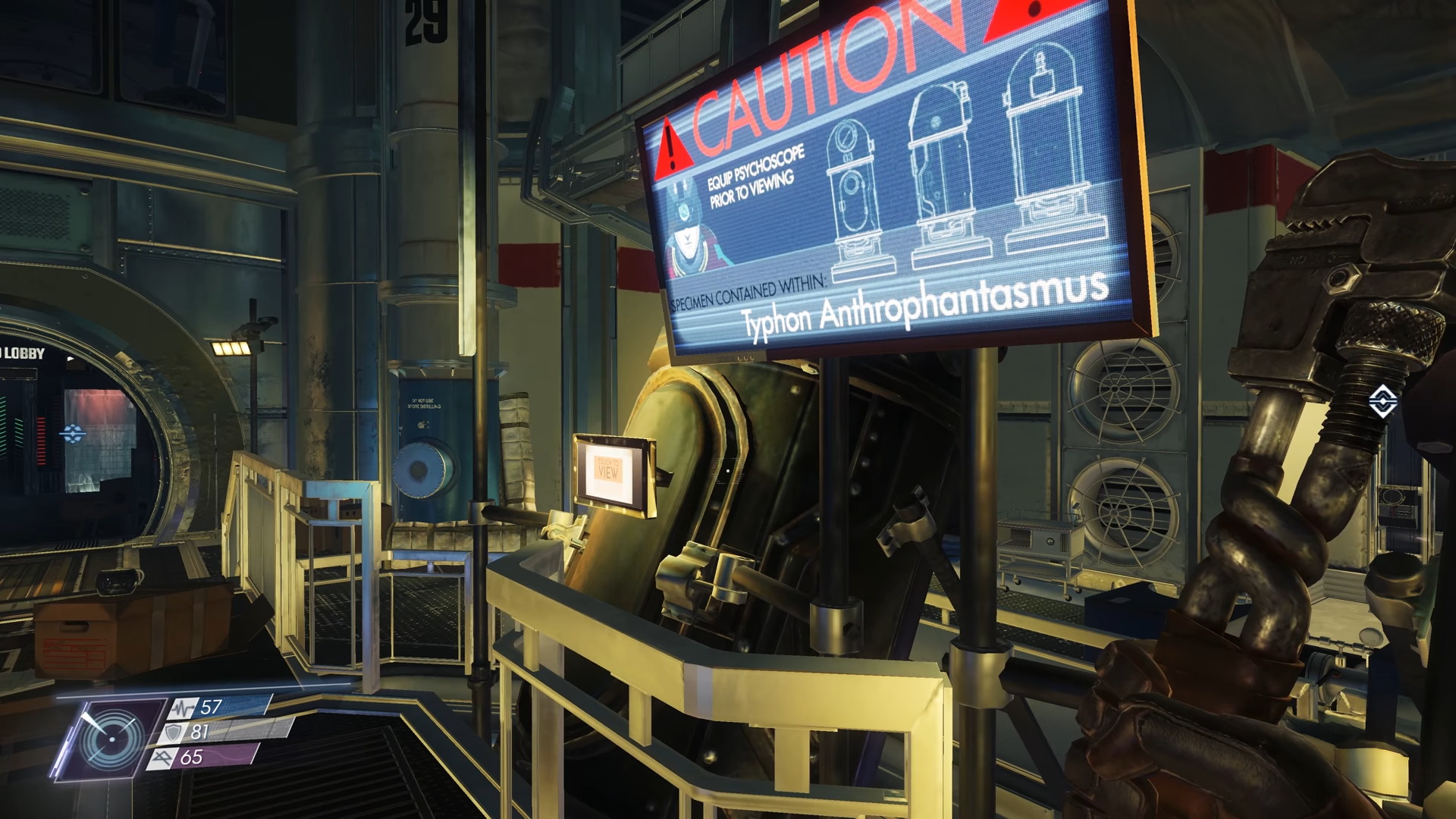The width and height of the screenshot is (1456, 819).
Task: Click the circular radar compass widget
Action: point(111,739)
